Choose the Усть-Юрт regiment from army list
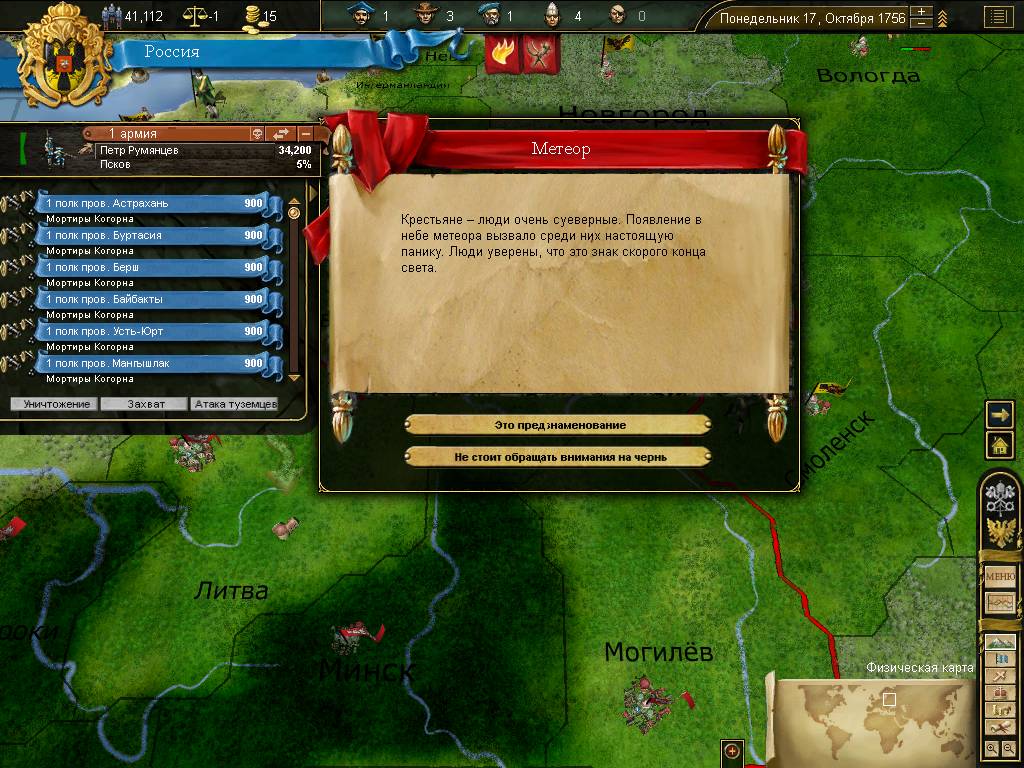The image size is (1024, 768). [x=152, y=331]
